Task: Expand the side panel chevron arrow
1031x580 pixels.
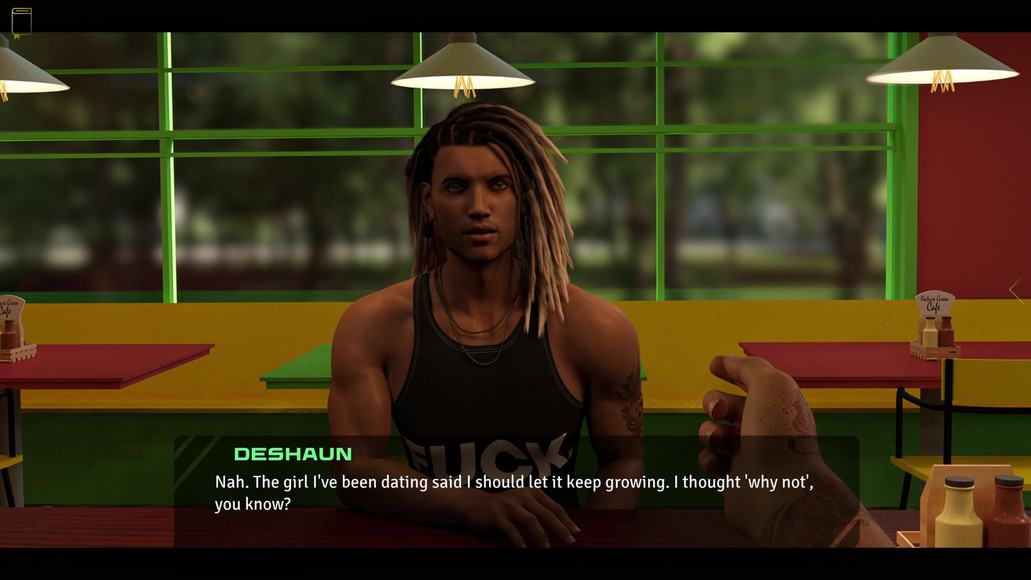Action: (1016, 290)
